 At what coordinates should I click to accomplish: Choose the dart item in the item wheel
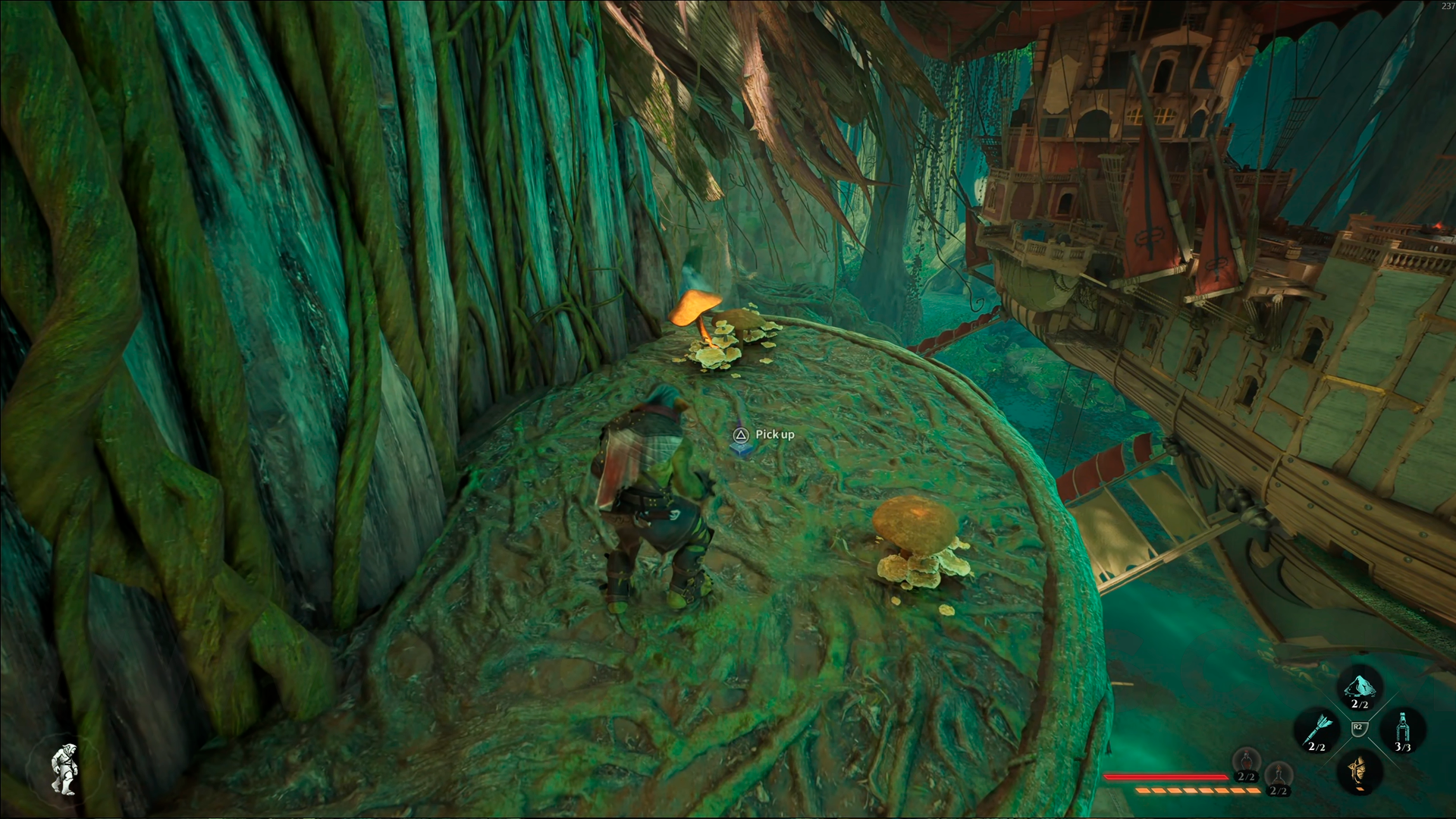click(x=1317, y=730)
